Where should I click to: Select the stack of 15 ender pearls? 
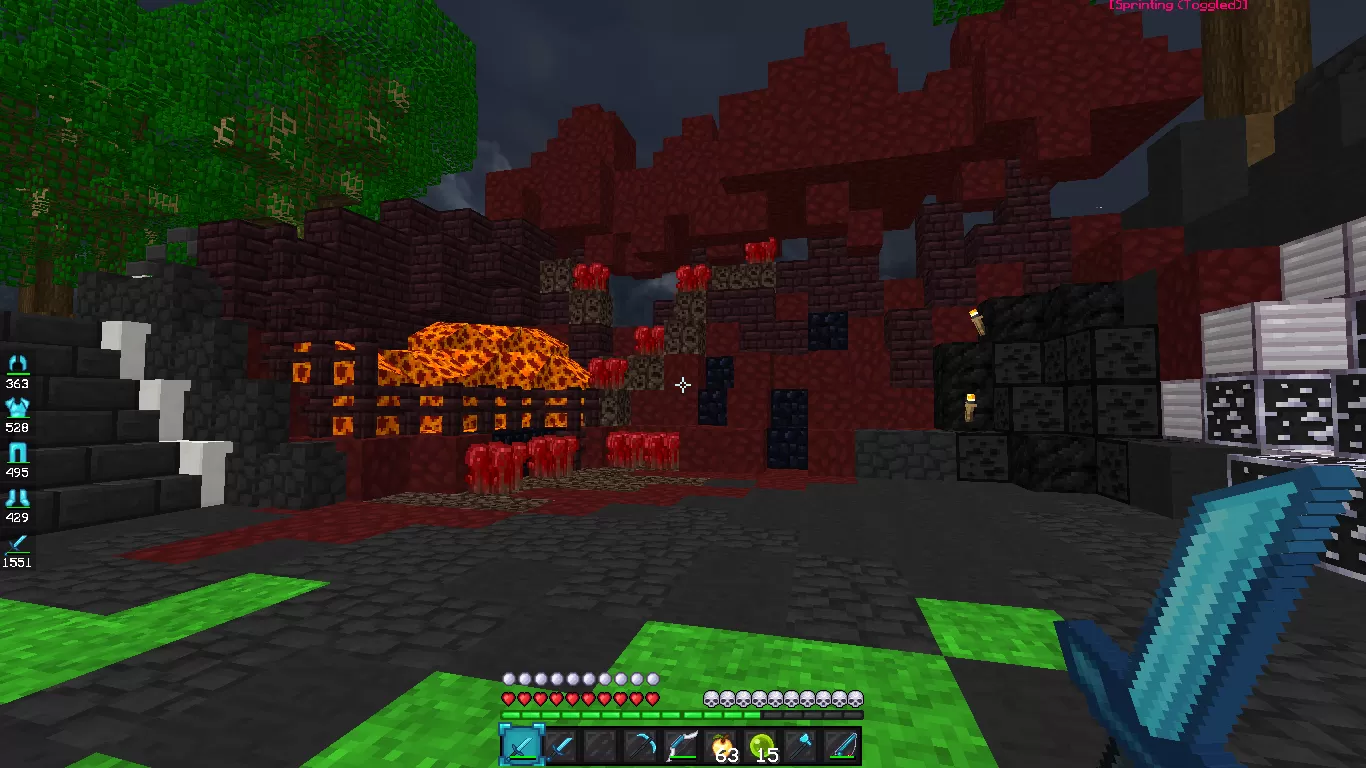(x=761, y=745)
